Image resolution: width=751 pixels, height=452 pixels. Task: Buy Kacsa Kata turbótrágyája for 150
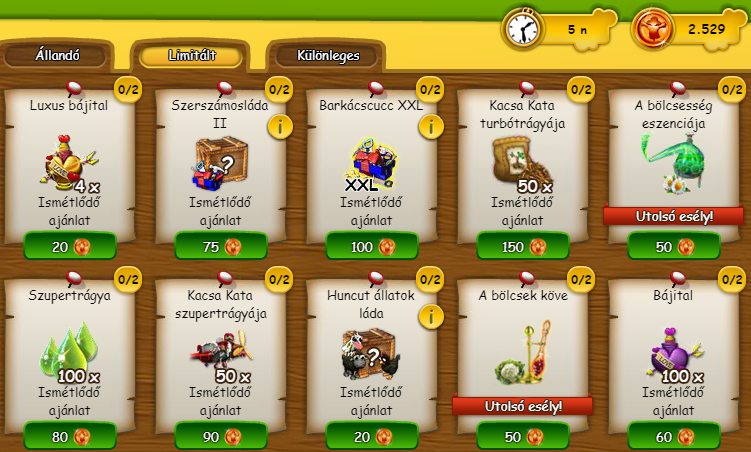tap(522, 246)
